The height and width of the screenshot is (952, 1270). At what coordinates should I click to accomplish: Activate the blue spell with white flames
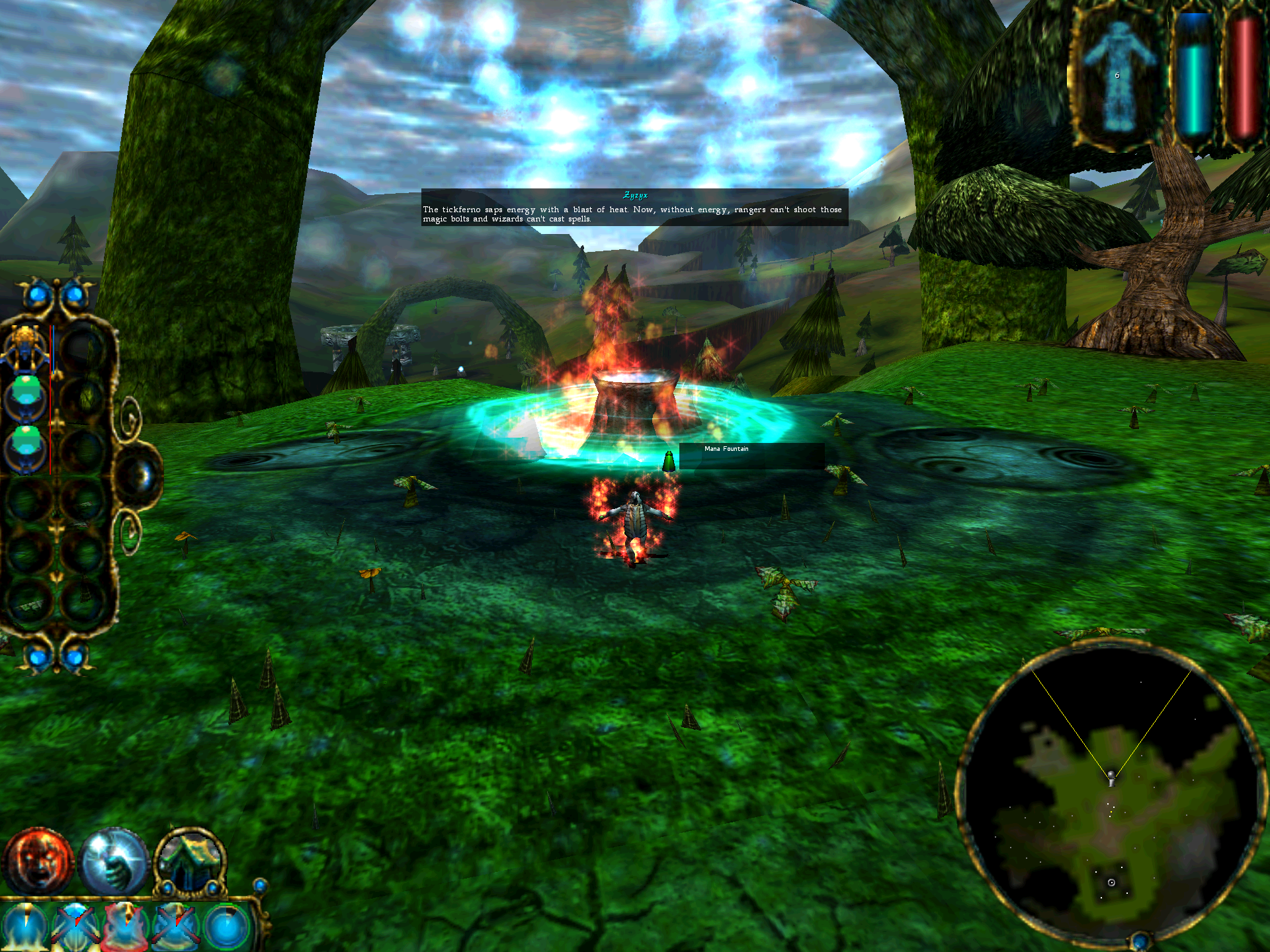coord(25,927)
